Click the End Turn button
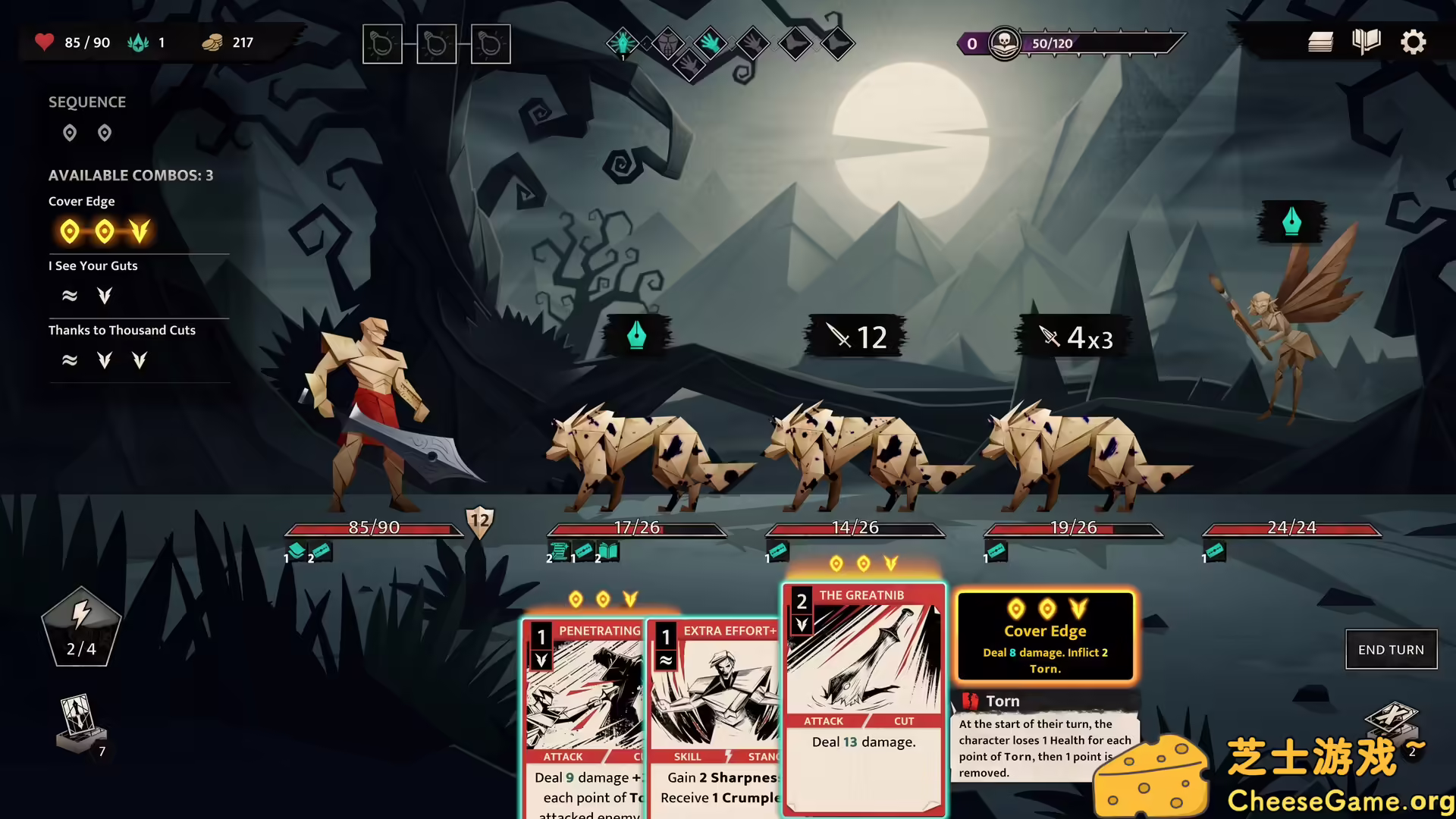This screenshot has width=1456, height=819. pyautogui.click(x=1391, y=650)
